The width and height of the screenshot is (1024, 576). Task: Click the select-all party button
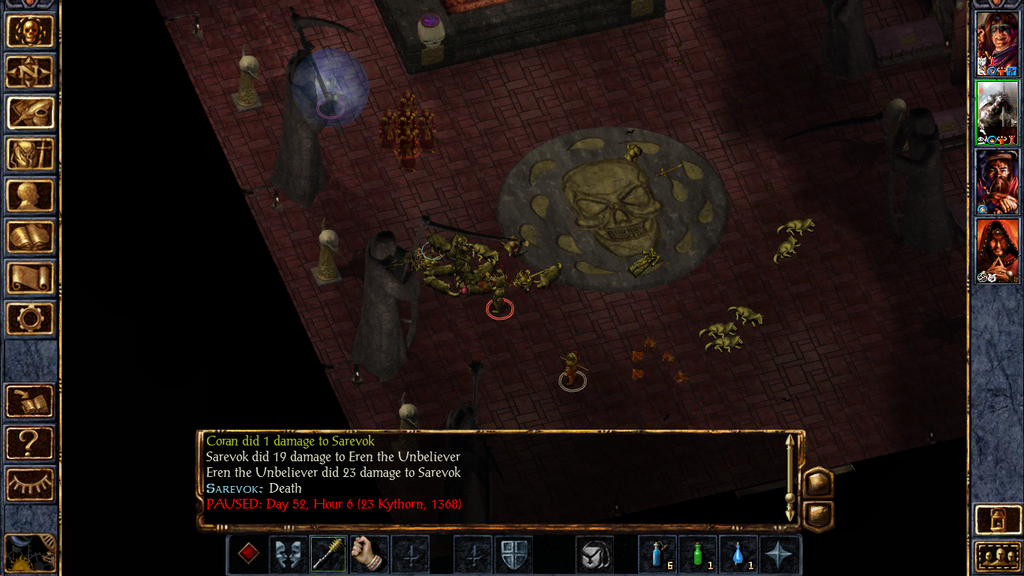[x=996, y=556]
